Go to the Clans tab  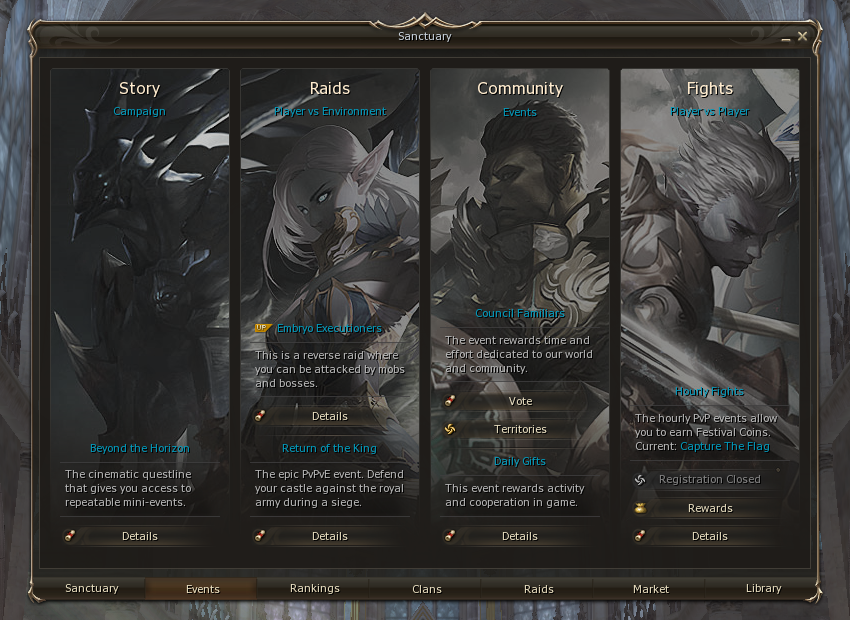coord(427,589)
